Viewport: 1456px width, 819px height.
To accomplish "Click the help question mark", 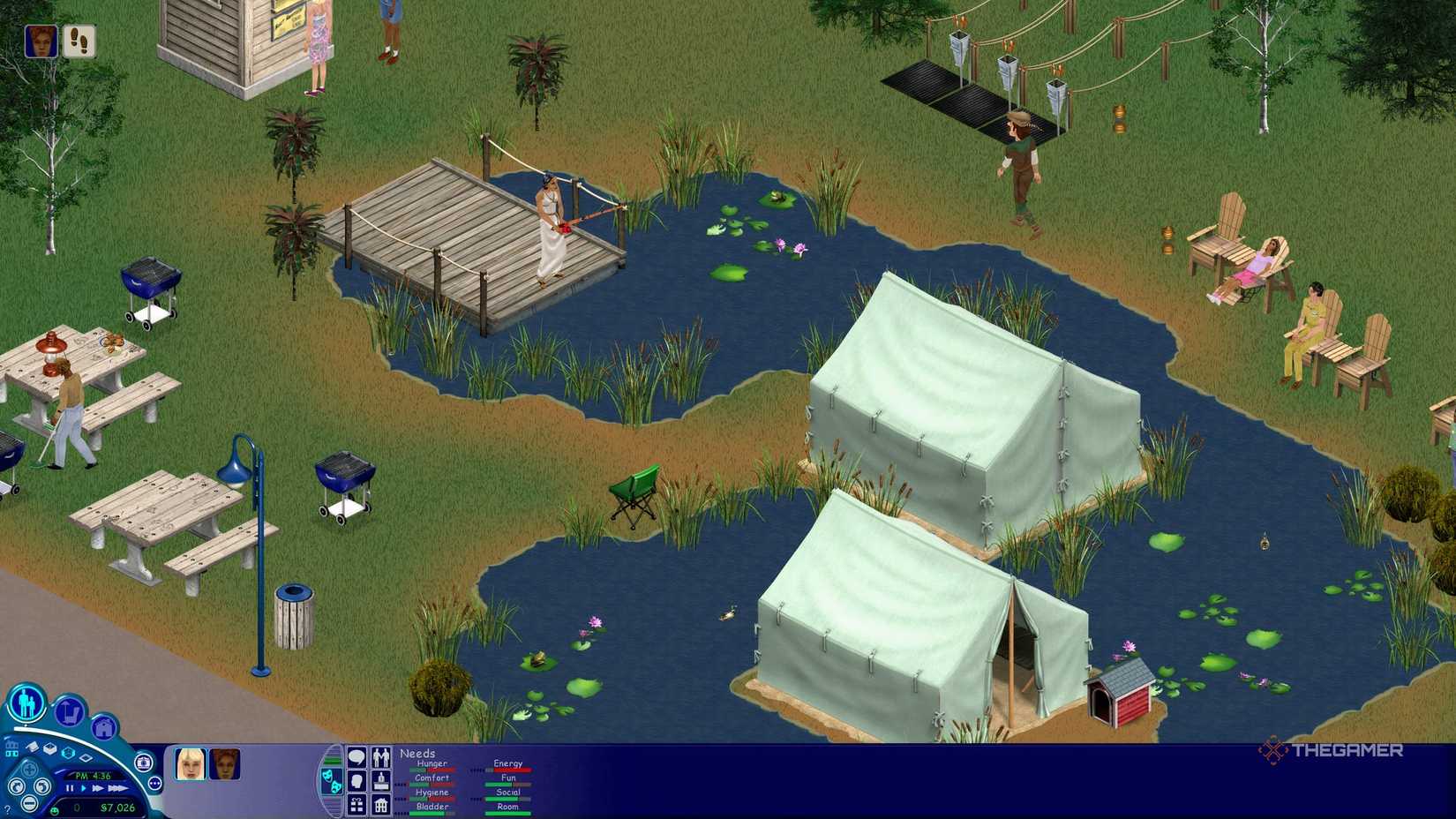I will (x=8, y=808).
